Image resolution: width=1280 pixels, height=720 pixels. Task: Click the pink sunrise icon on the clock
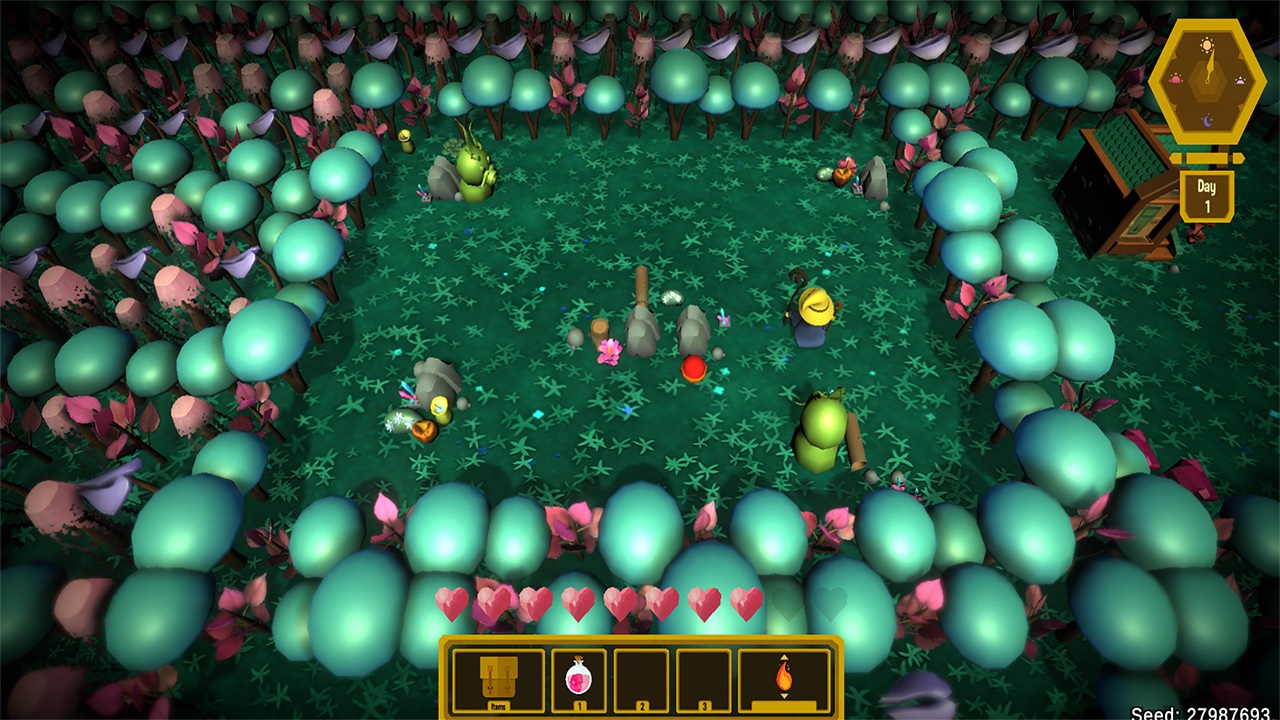[x=1176, y=78]
